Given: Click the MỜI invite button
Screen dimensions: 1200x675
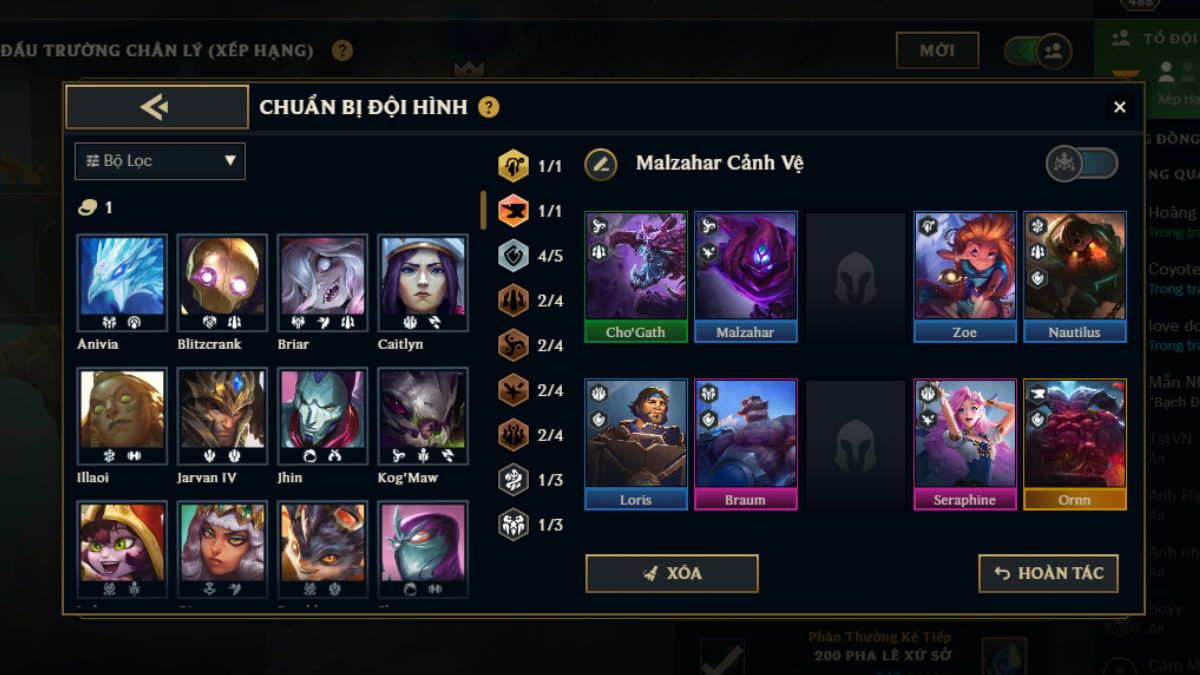Looking at the screenshot, I should click(937, 50).
